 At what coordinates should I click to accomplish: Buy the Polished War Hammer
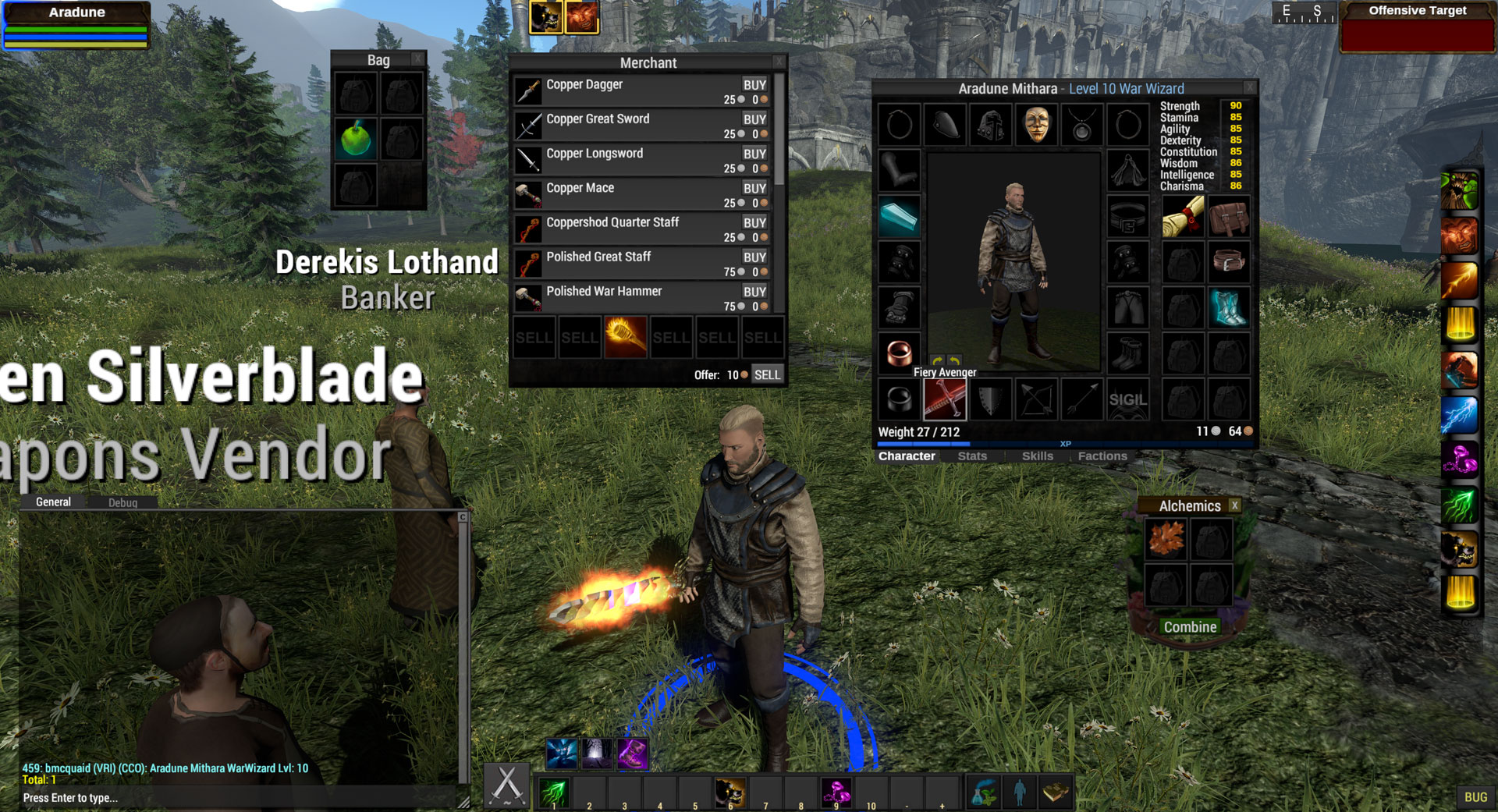click(x=754, y=292)
